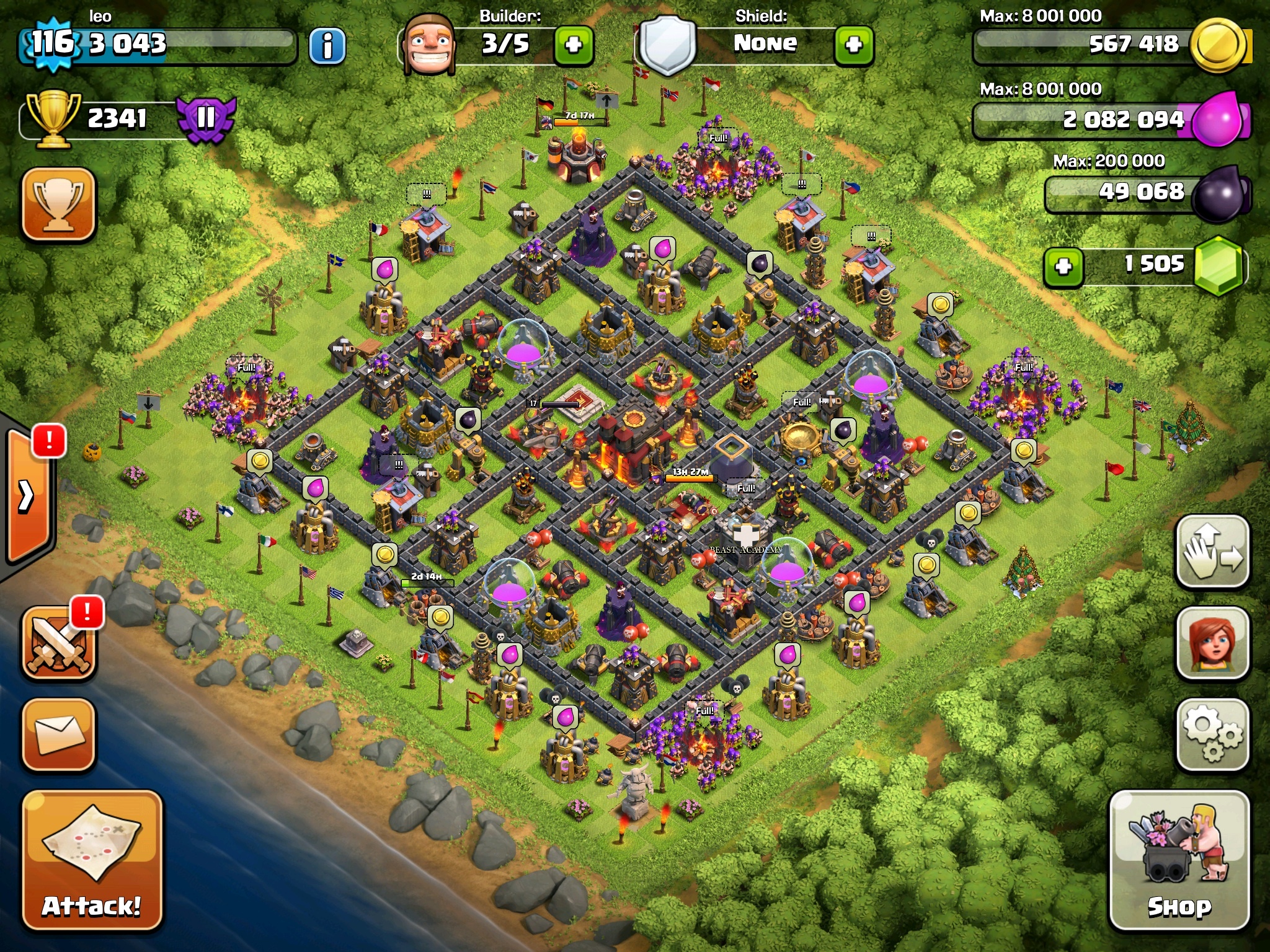Screen dimensions: 1270x952
Task: Activate the layout editor hand button
Action: 1212,551
